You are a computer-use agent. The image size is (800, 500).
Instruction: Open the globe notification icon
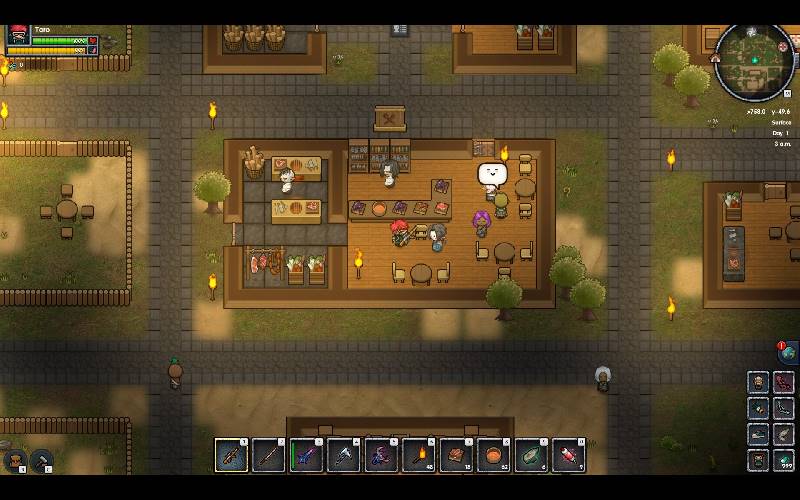point(788,352)
